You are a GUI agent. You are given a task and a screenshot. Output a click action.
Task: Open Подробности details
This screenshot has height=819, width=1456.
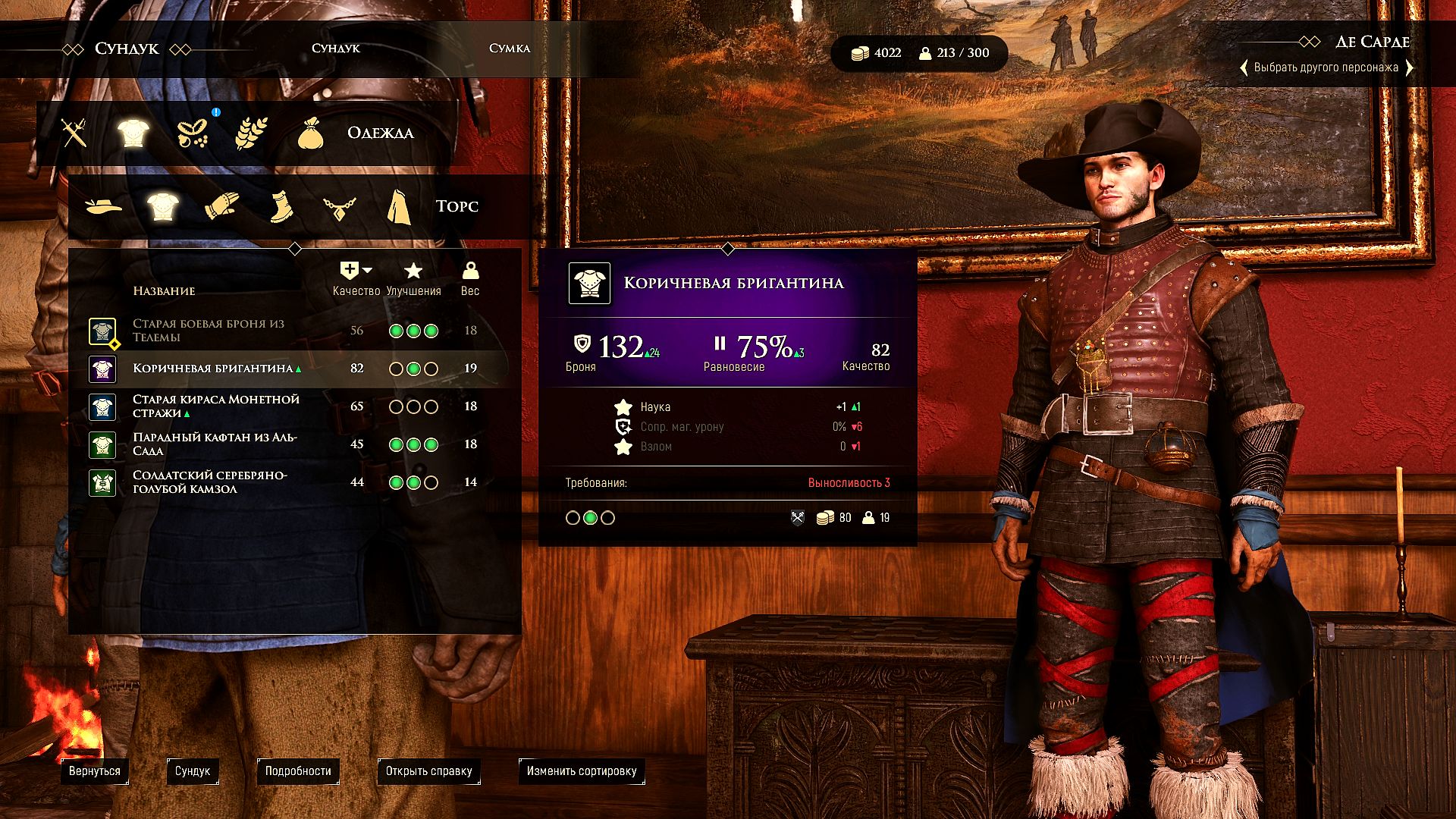click(x=298, y=771)
